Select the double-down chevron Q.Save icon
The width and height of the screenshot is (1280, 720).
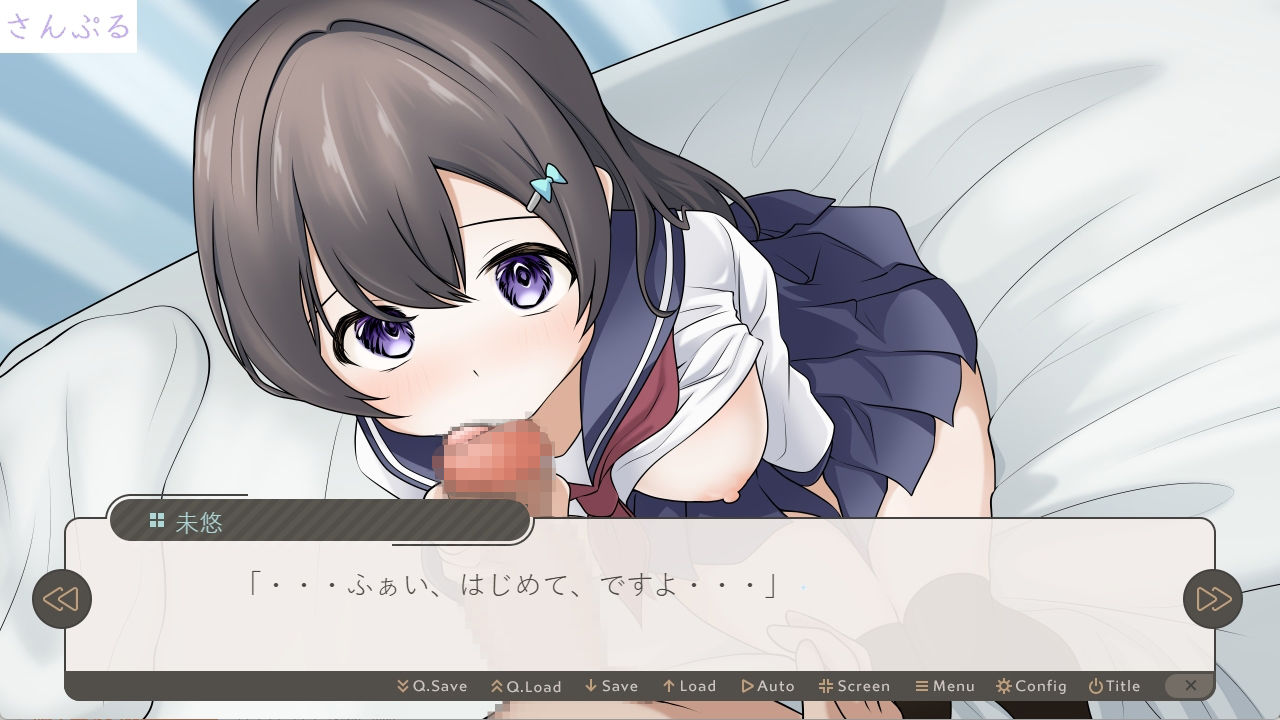coord(402,686)
